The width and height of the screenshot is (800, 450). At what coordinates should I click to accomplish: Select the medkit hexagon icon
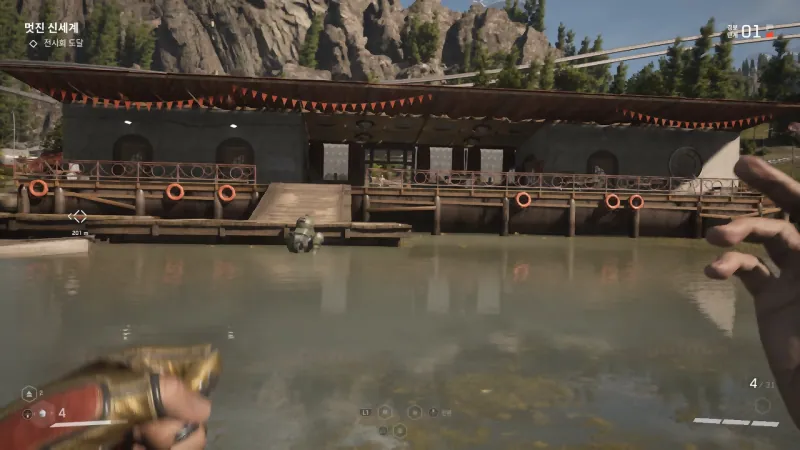[x=28, y=394]
